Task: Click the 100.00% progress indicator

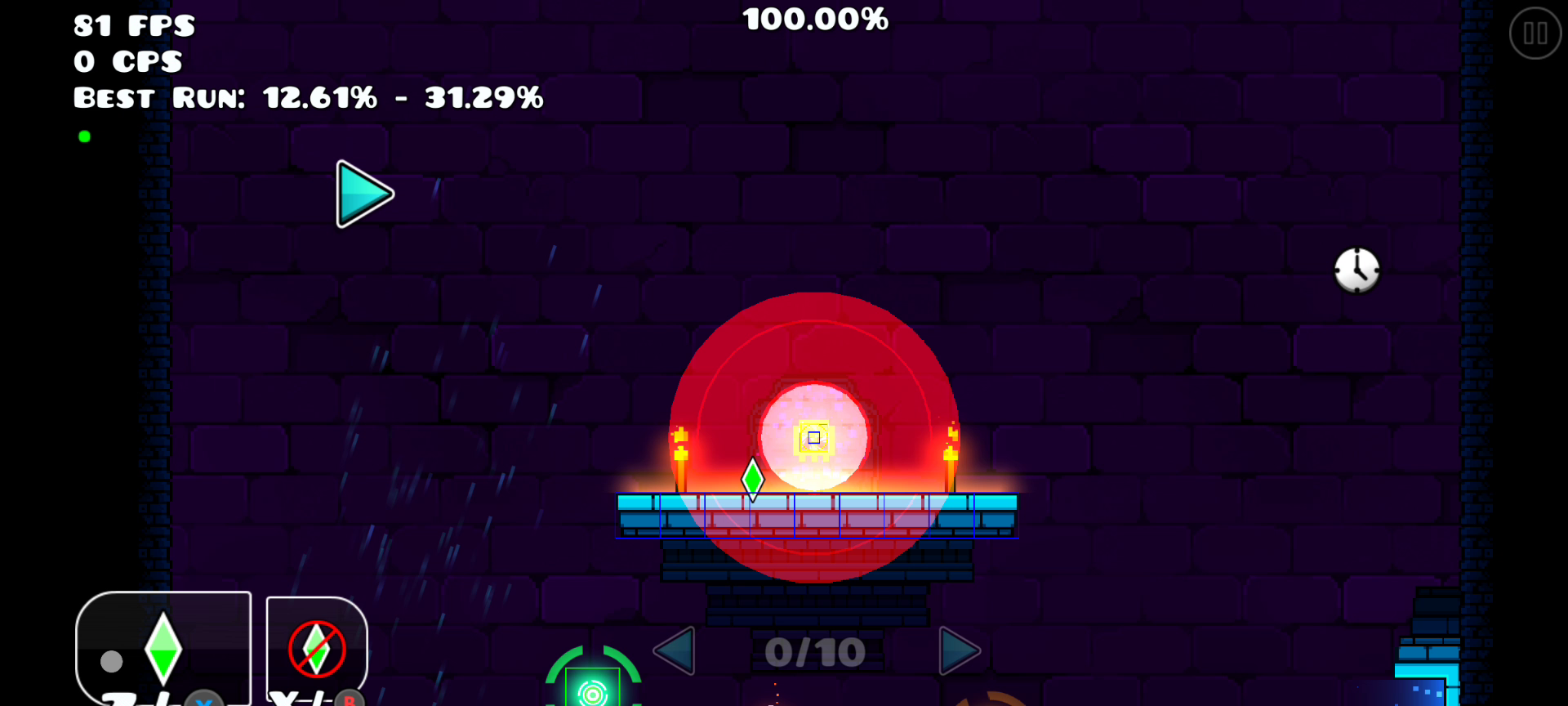Action: tap(814, 20)
